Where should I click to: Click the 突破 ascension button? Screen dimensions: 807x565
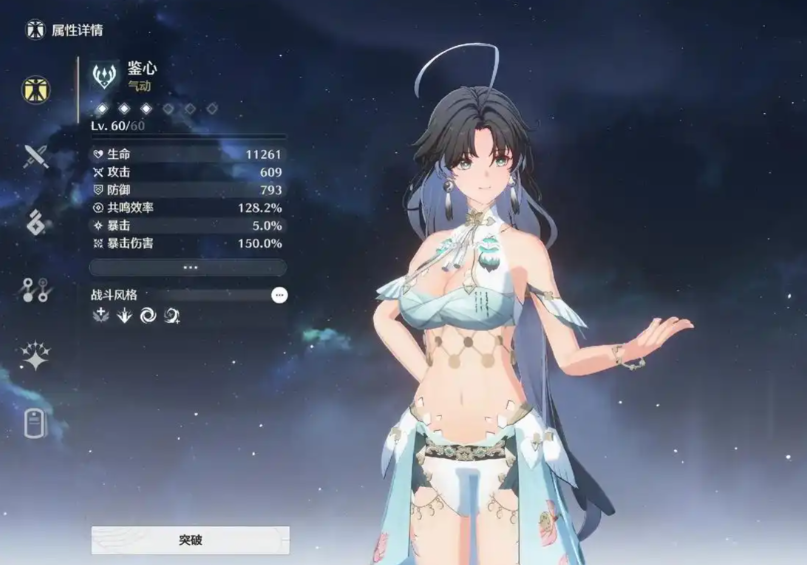point(190,540)
